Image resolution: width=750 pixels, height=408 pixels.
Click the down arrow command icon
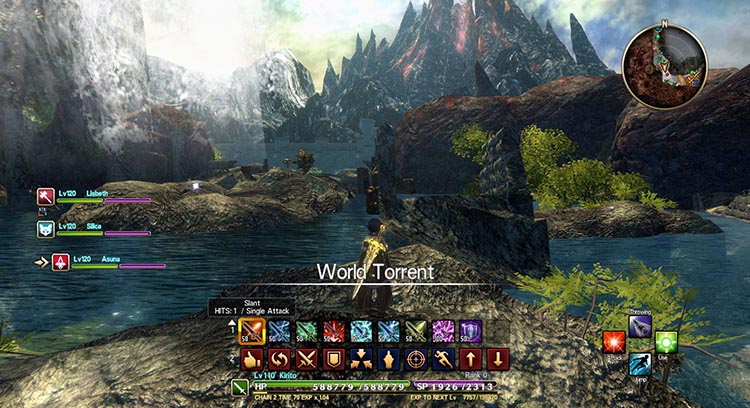498,358
